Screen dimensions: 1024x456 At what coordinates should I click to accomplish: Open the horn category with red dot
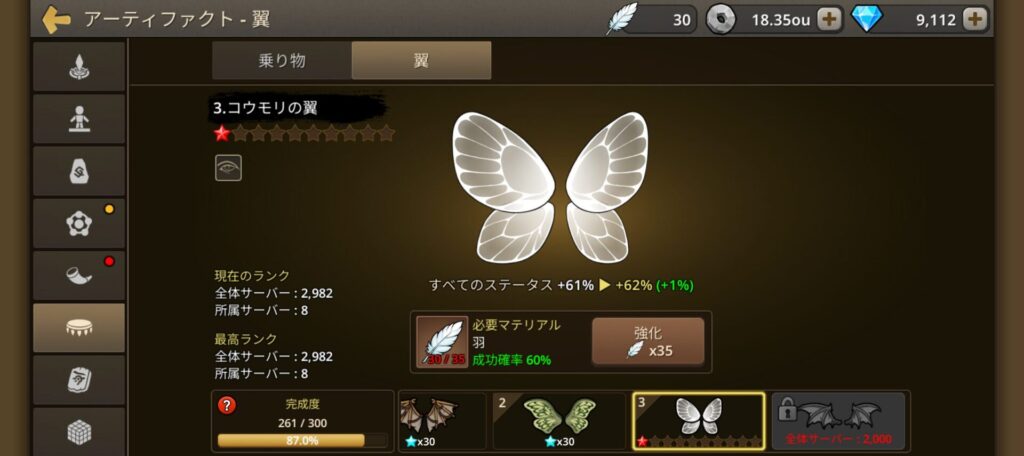click(x=79, y=276)
